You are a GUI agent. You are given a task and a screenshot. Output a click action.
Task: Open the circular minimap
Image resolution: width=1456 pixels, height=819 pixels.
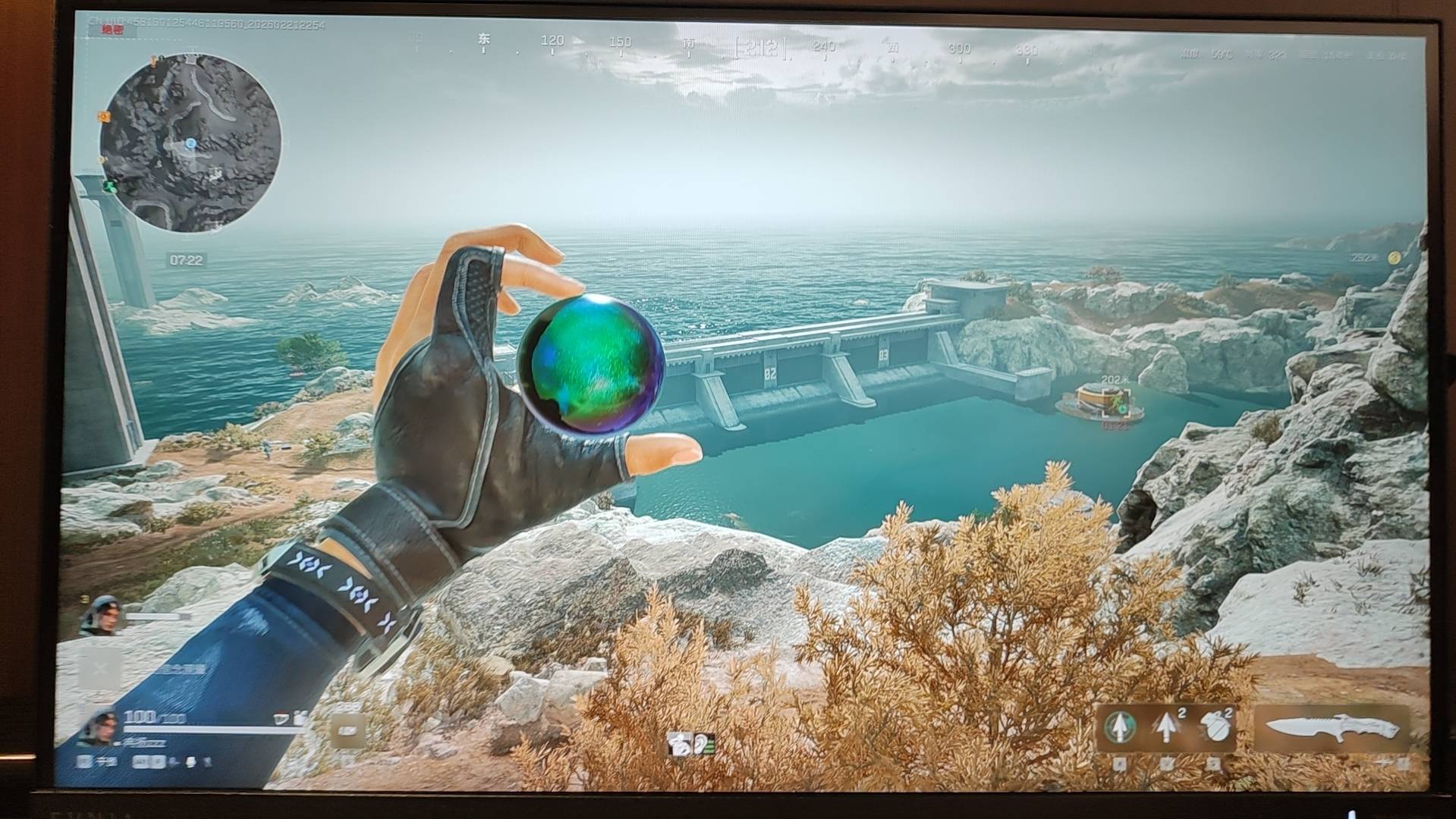pos(190,143)
